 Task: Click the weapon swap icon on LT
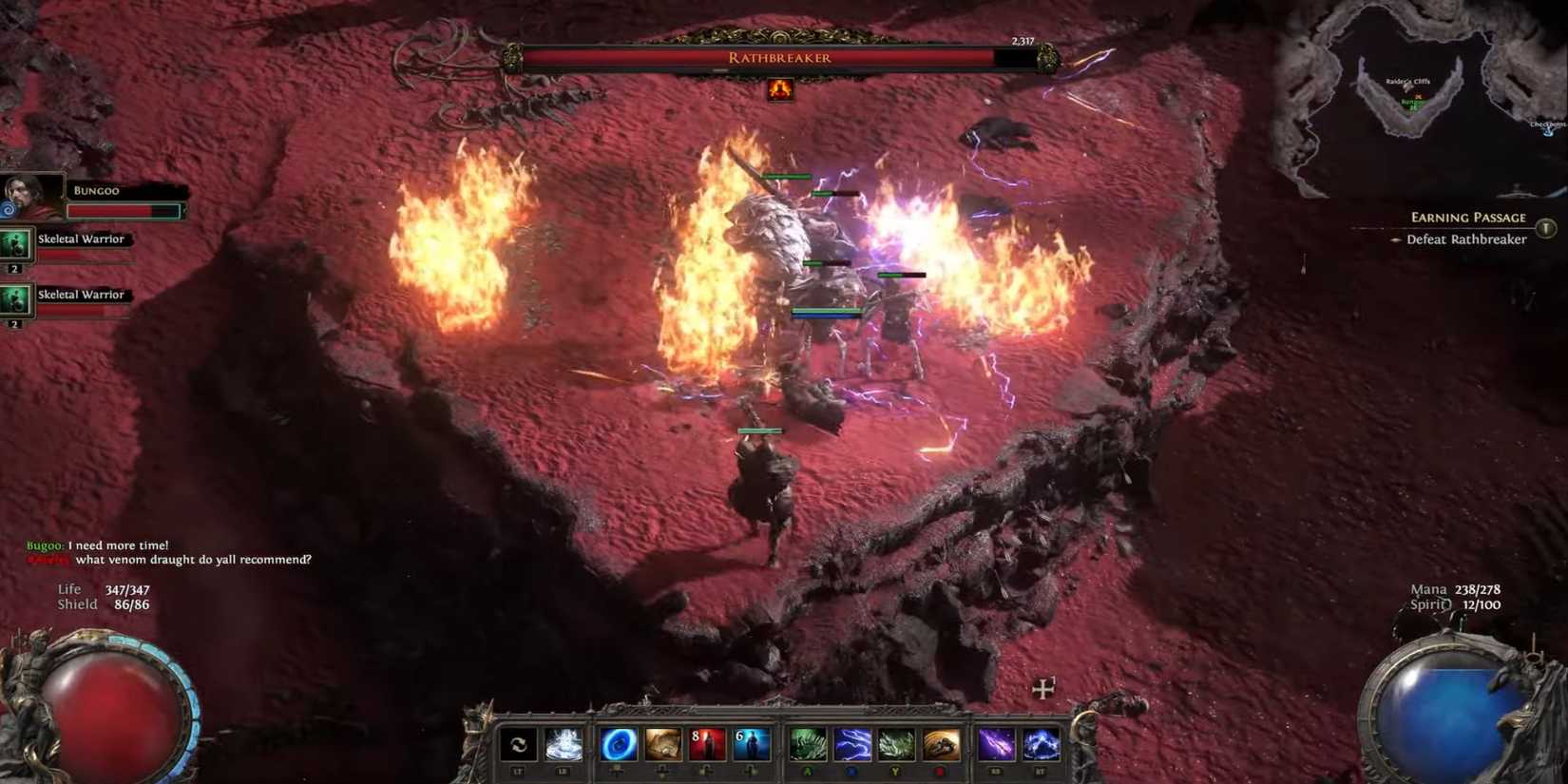(518, 744)
